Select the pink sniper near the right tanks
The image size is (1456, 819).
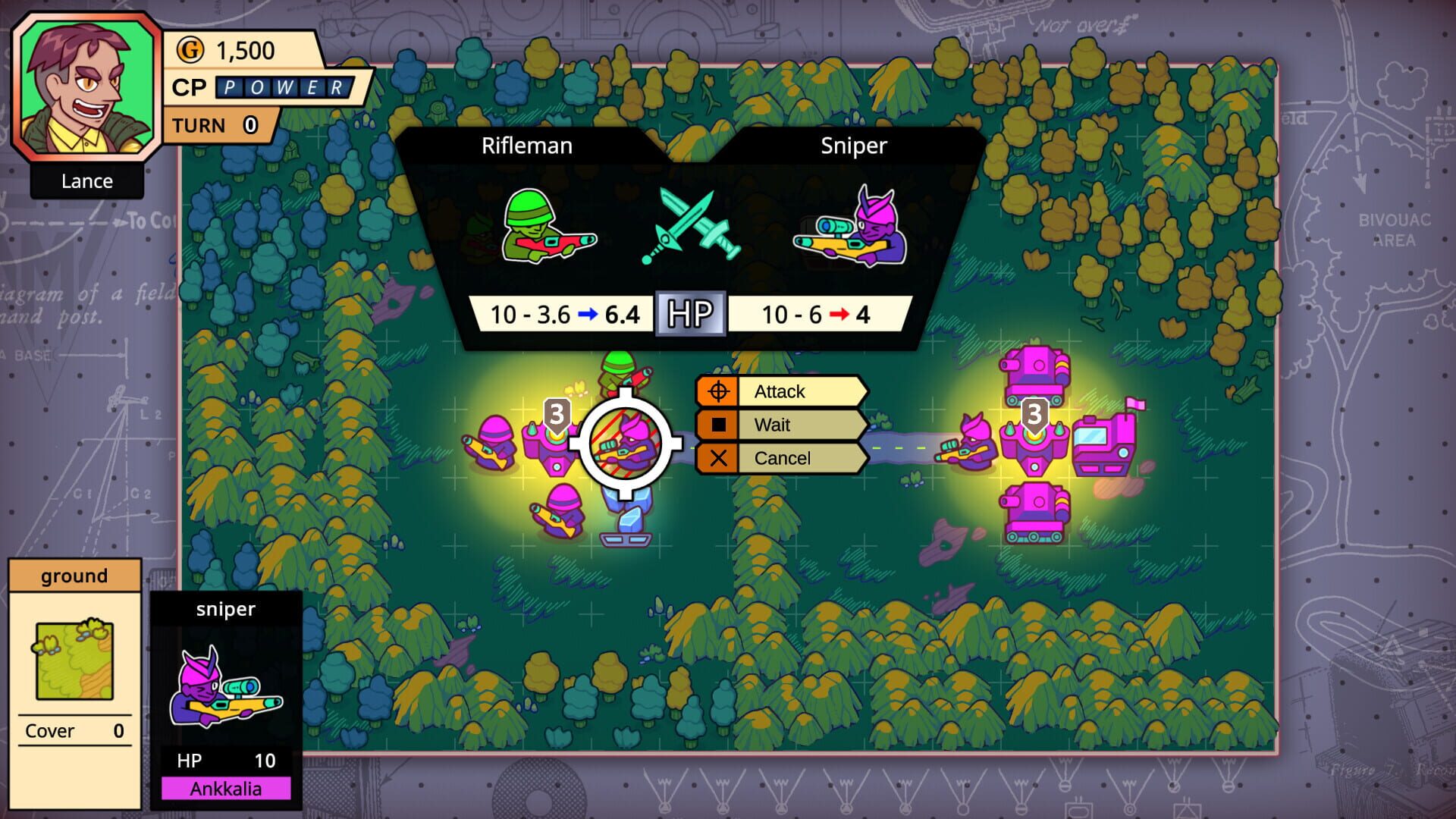[x=973, y=444]
